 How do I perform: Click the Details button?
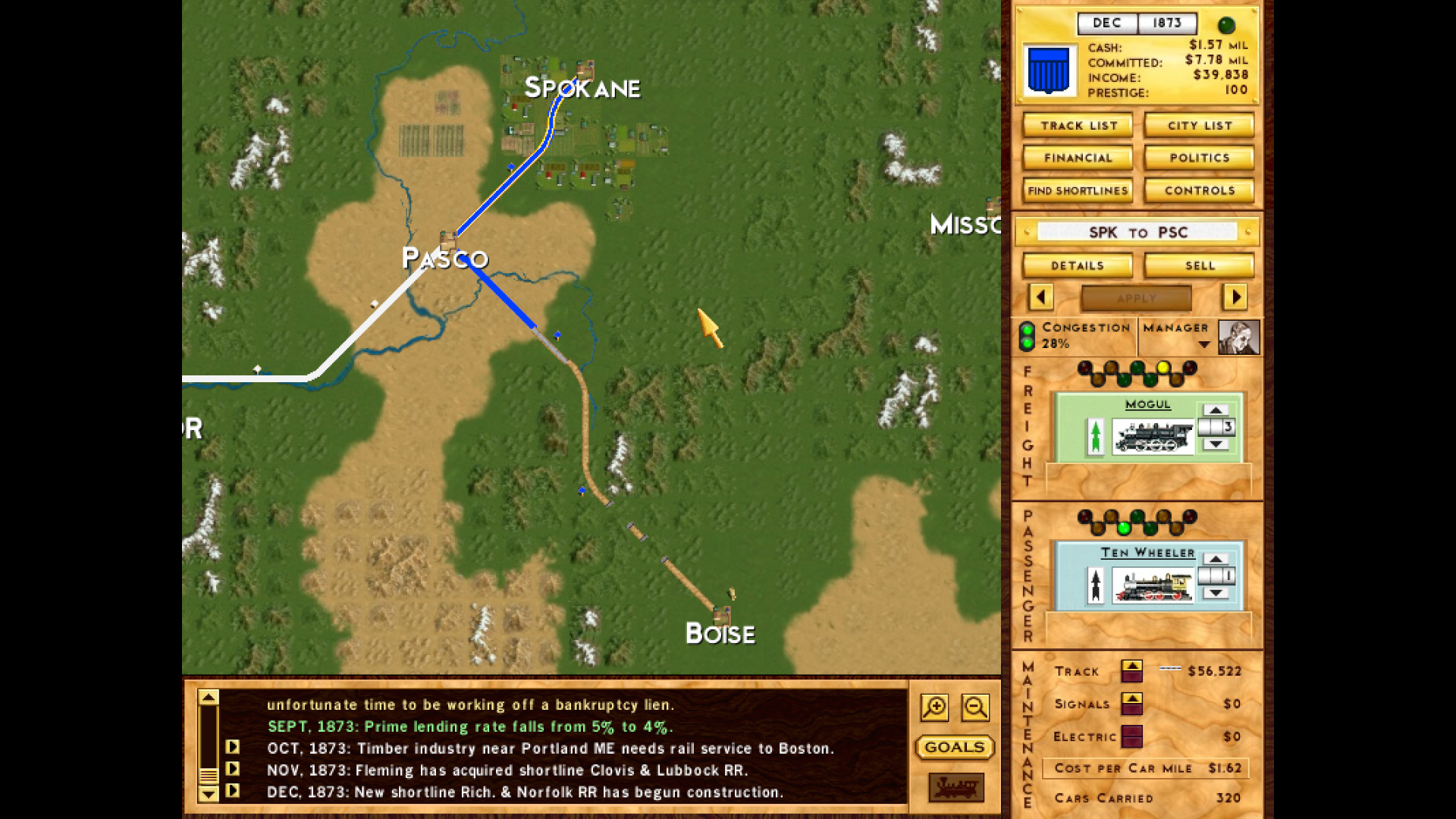(1077, 265)
